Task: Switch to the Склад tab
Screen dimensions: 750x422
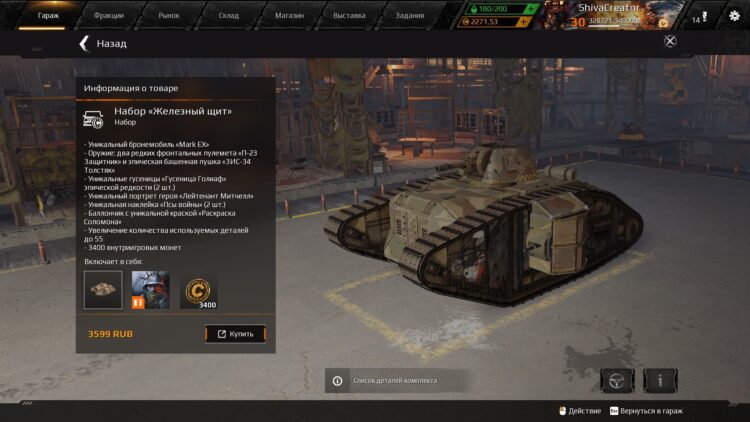Action: [x=229, y=16]
